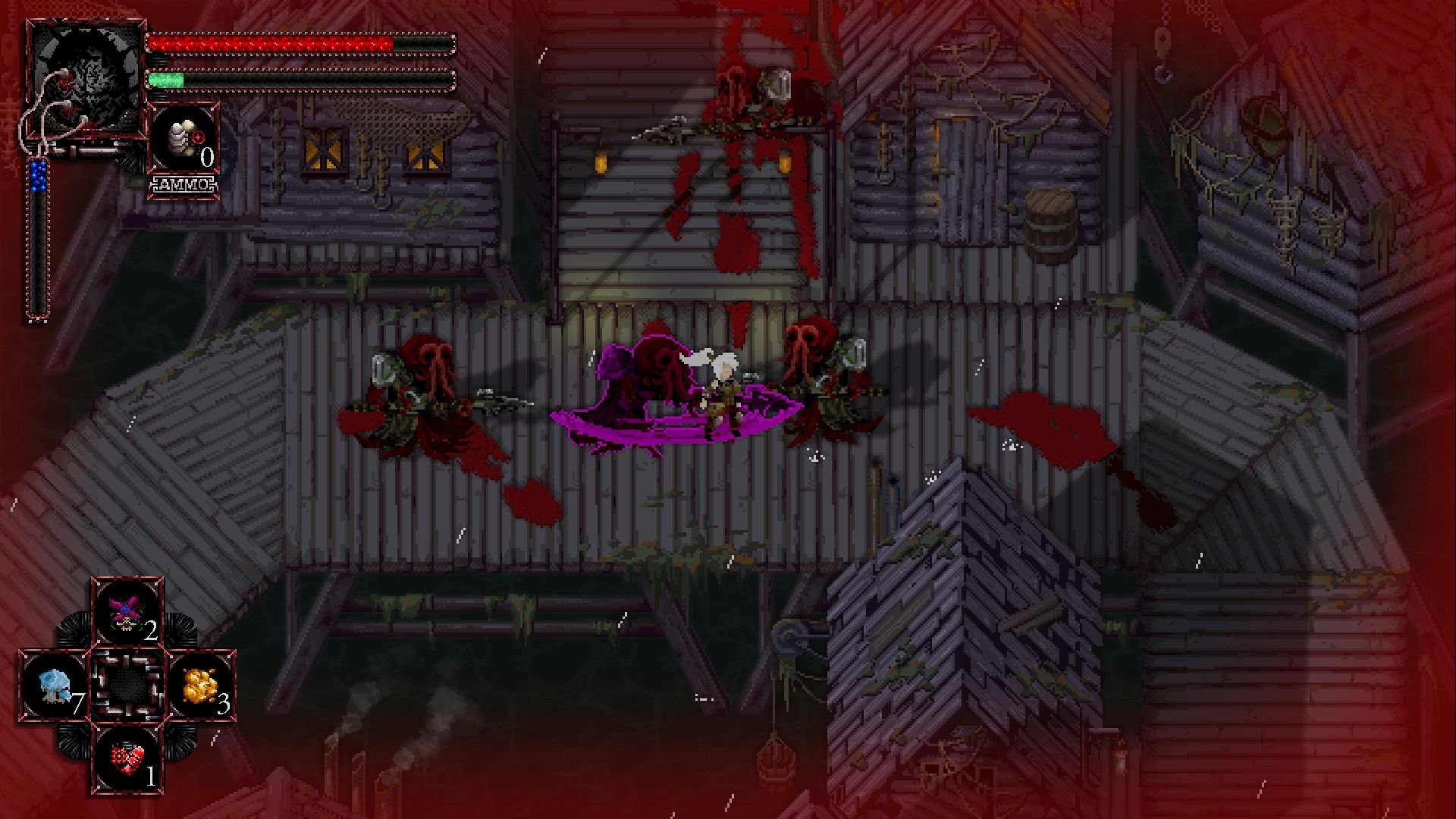Viewport: 1456px width, 819px height.
Task: Click the hanging lantern on the back wall
Action: click(x=600, y=163)
